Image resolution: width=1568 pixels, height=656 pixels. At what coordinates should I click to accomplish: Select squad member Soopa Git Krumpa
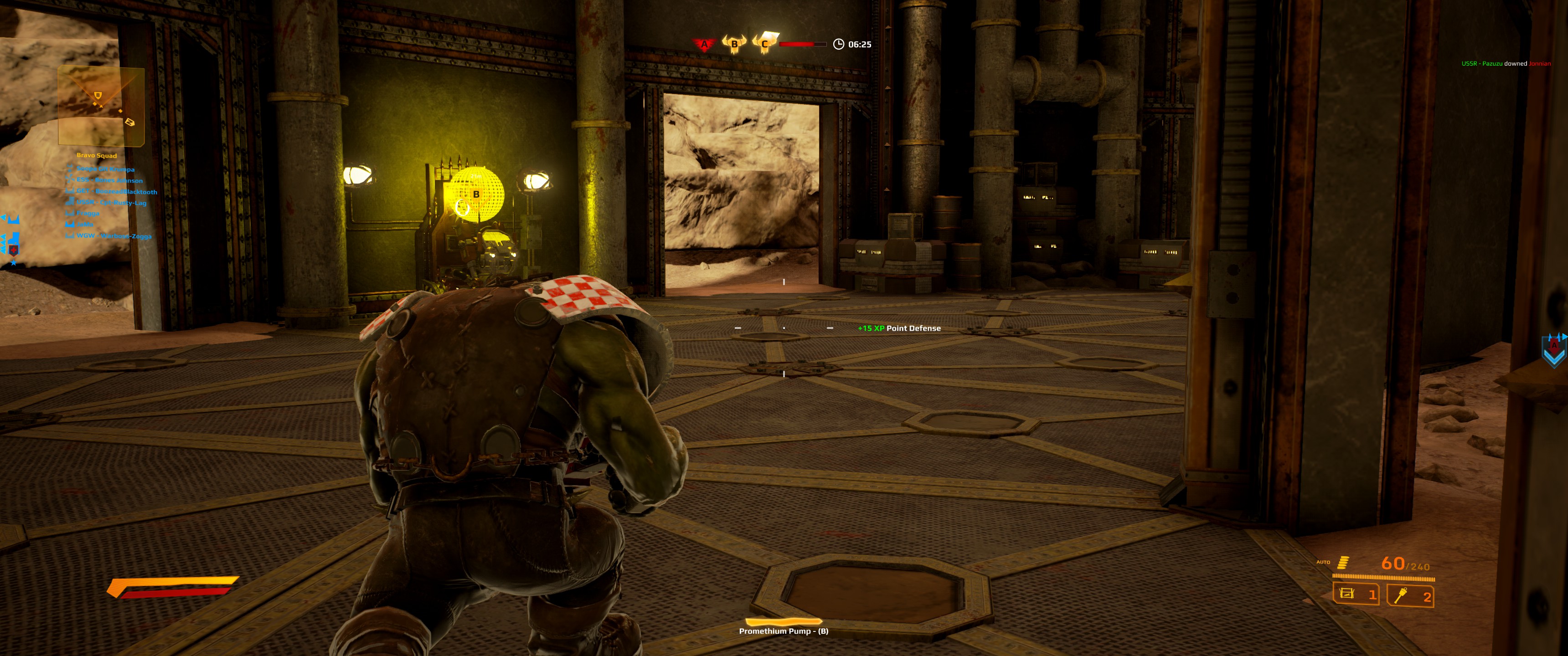click(x=105, y=169)
